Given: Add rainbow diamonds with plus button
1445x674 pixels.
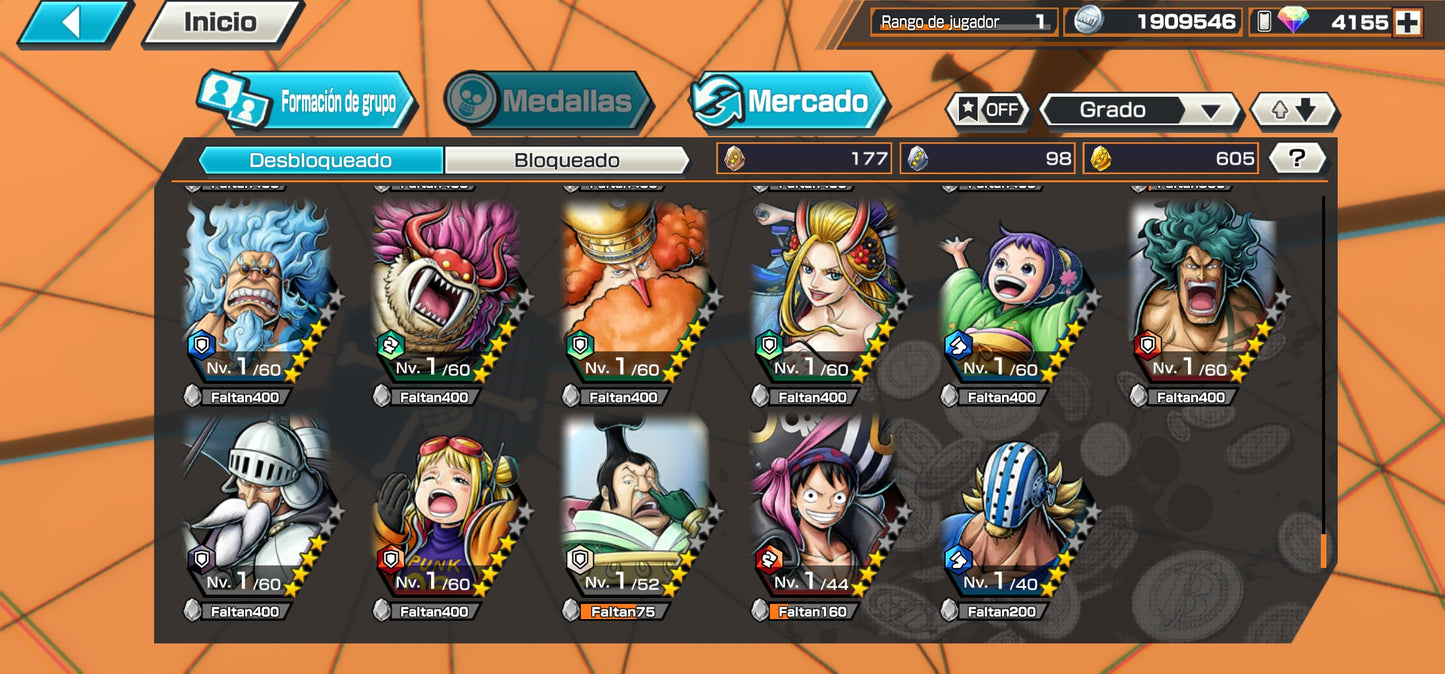Looking at the screenshot, I should 1408,22.
